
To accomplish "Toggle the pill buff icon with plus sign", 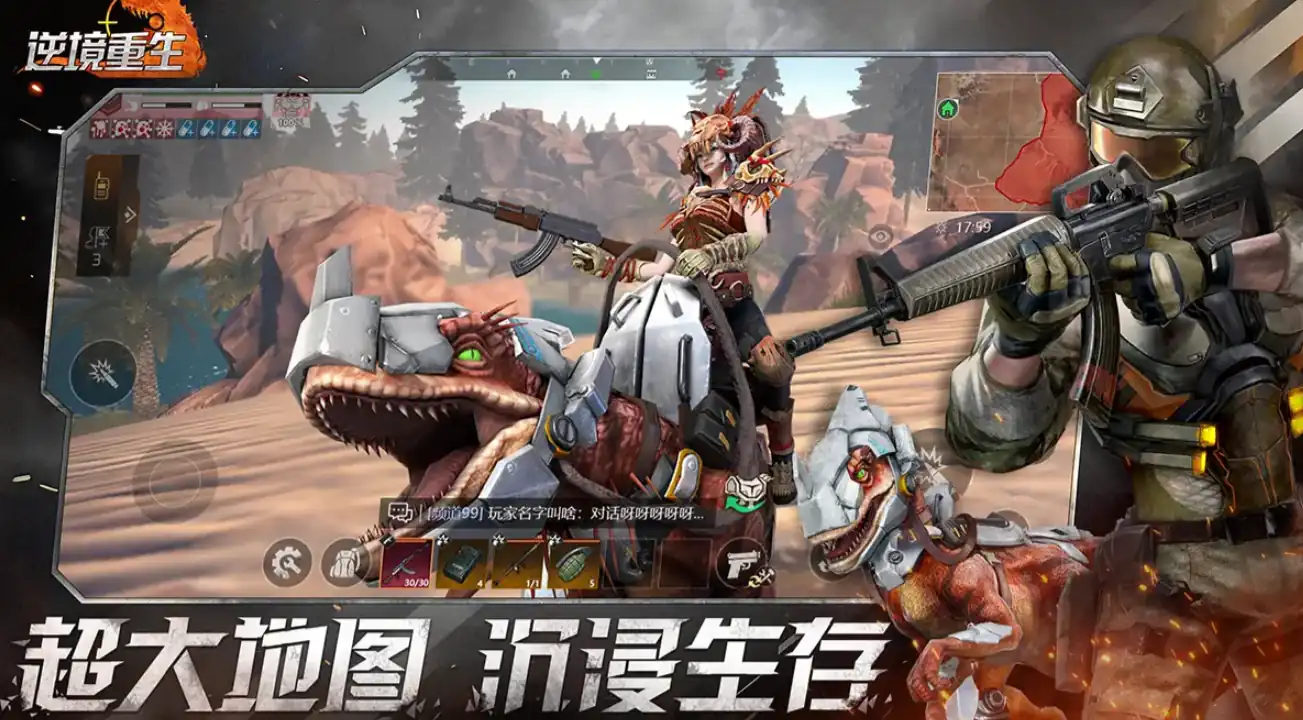I will coord(188,130).
